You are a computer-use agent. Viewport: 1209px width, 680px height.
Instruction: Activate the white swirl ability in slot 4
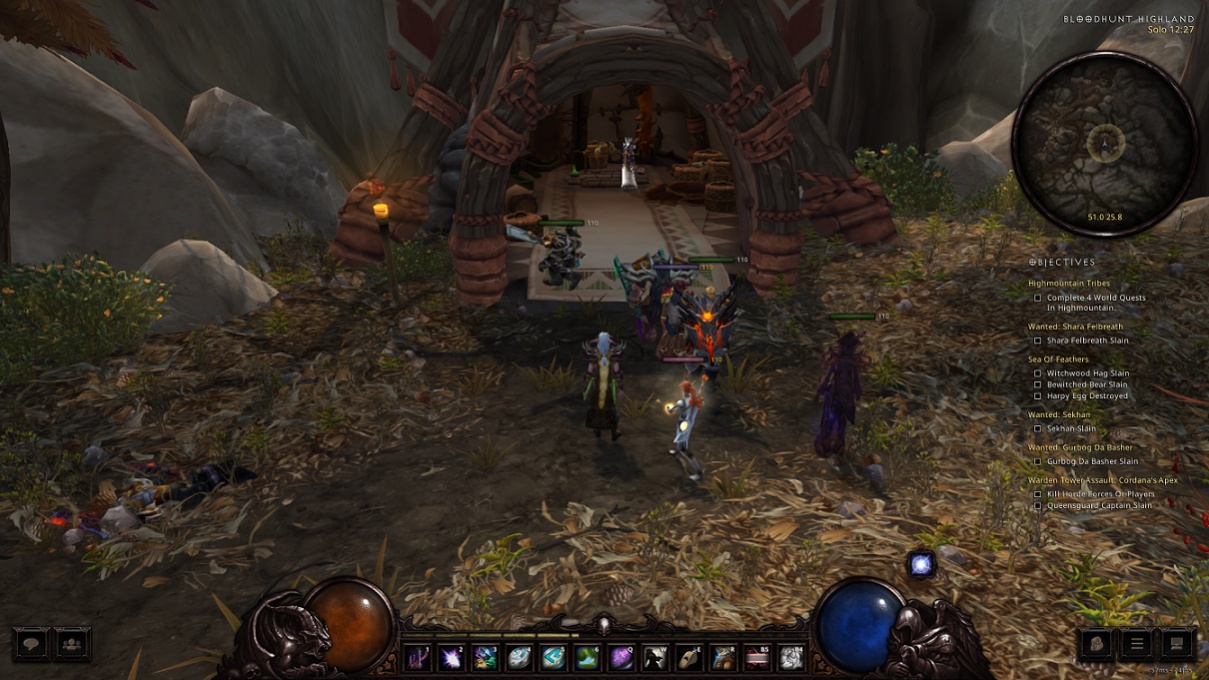tap(519, 657)
